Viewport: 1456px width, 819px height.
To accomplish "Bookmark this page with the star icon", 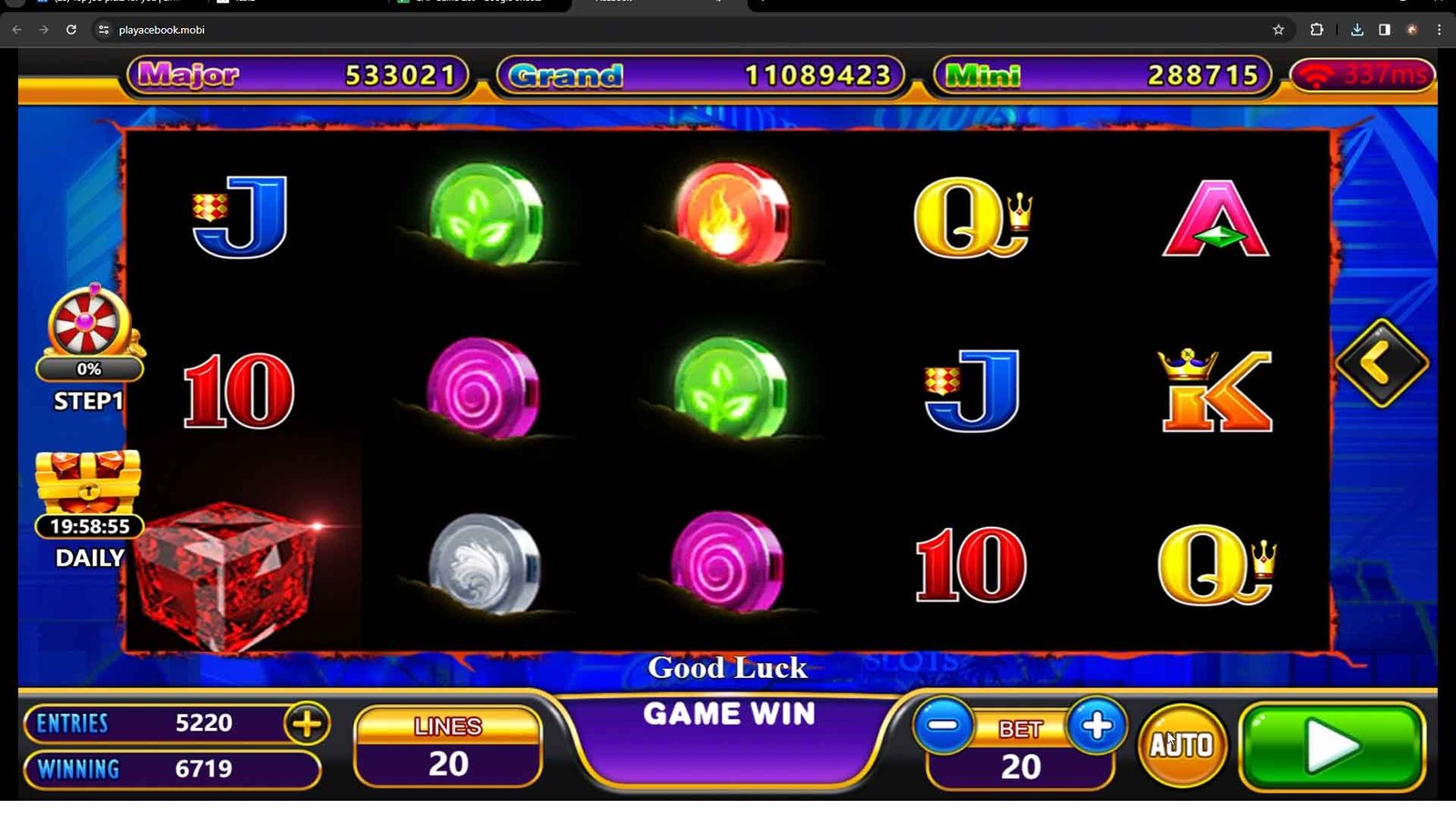I will tap(1278, 30).
